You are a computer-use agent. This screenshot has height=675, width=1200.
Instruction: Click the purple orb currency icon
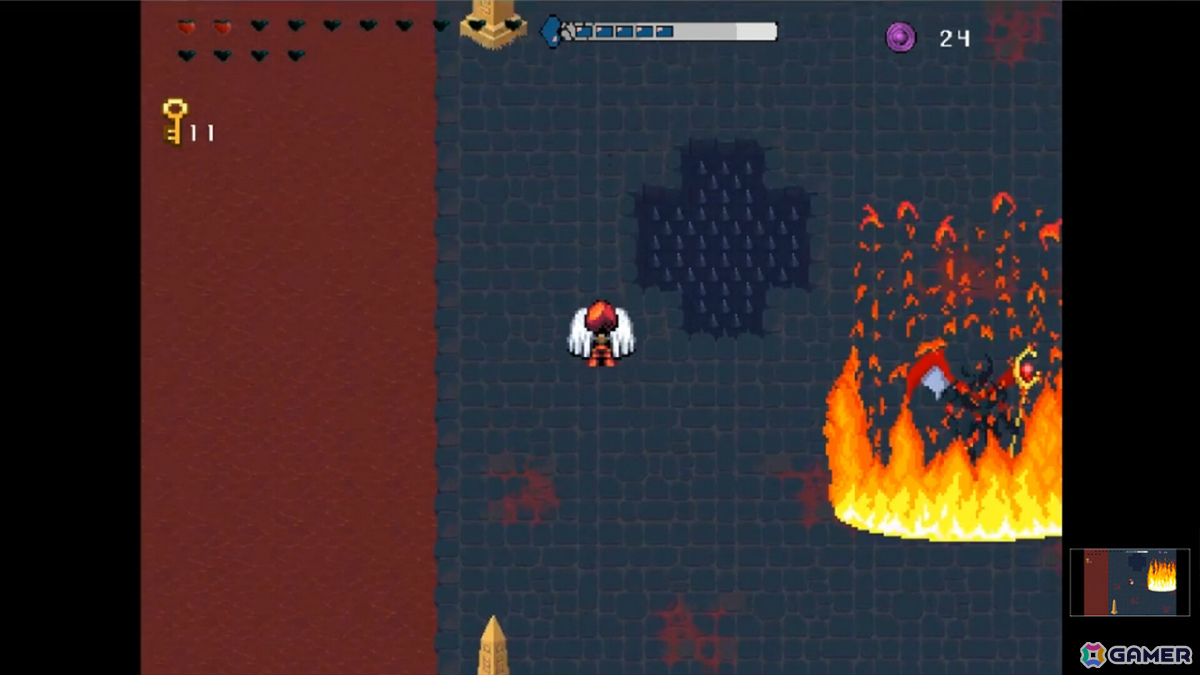[901, 38]
